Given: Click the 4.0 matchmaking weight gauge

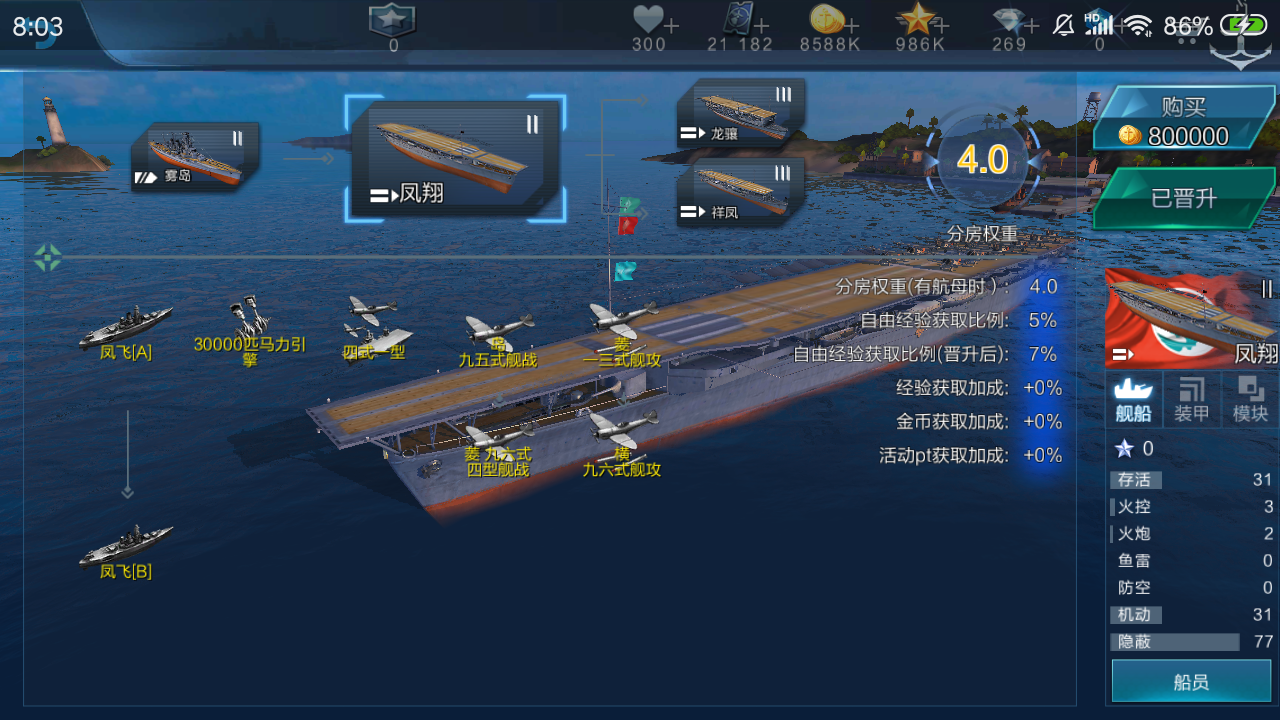Looking at the screenshot, I should 982,162.
